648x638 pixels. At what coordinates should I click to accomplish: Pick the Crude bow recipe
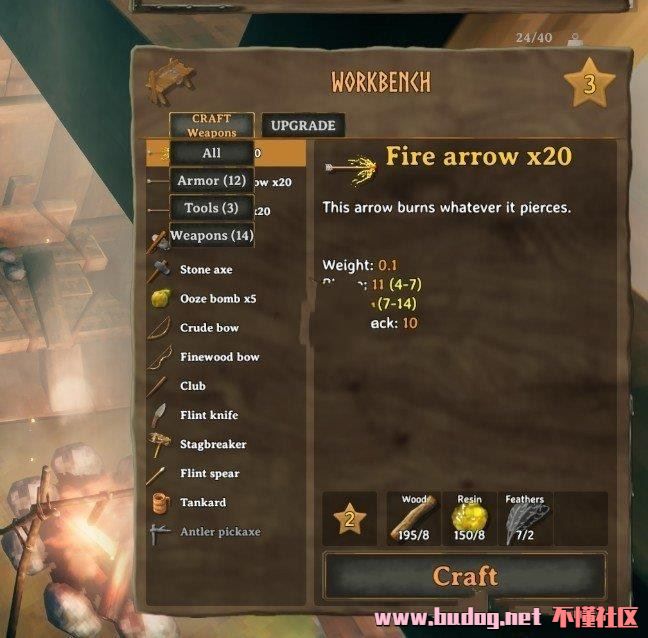(x=209, y=328)
